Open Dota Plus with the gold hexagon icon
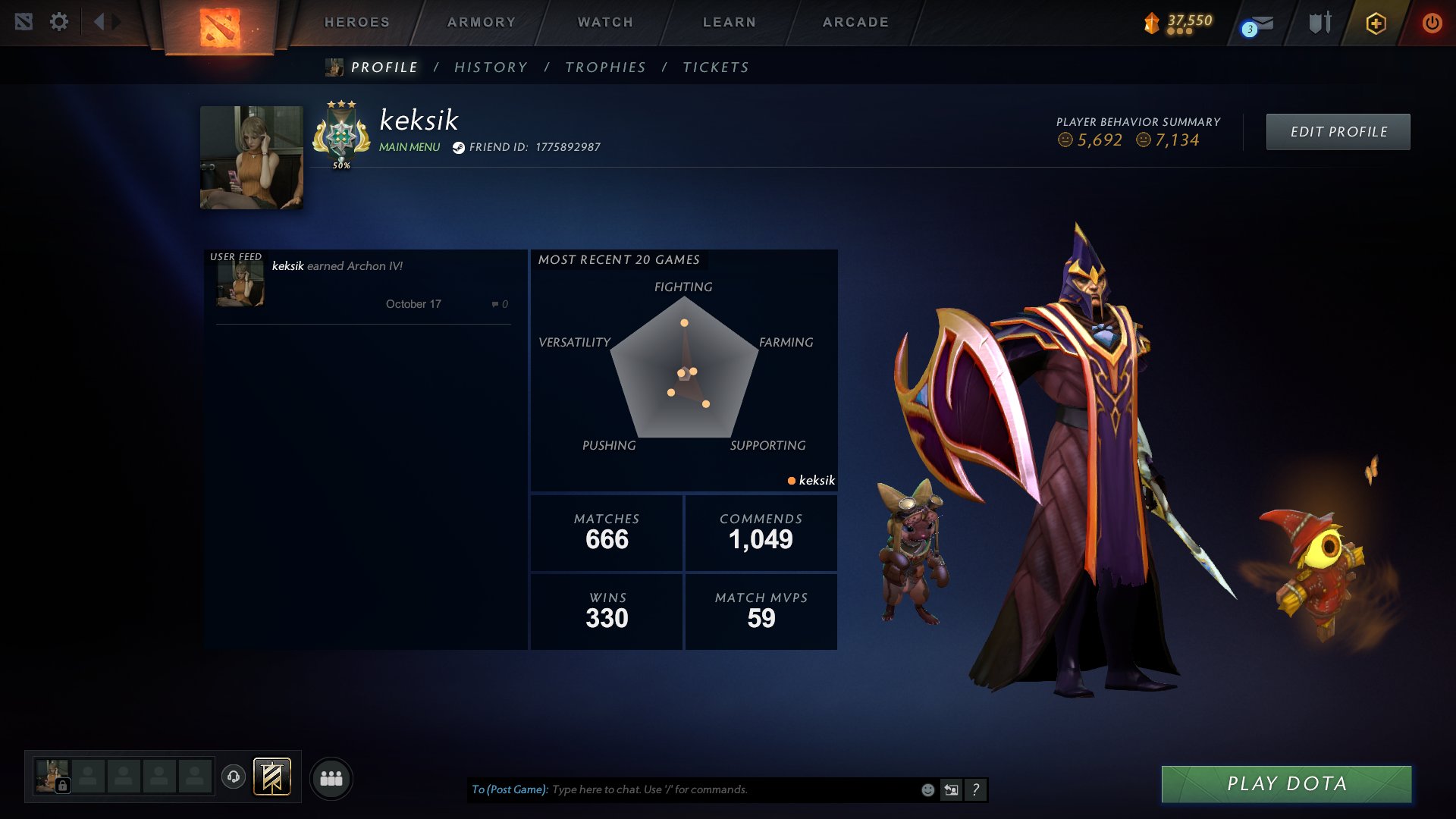 pos(1376,23)
